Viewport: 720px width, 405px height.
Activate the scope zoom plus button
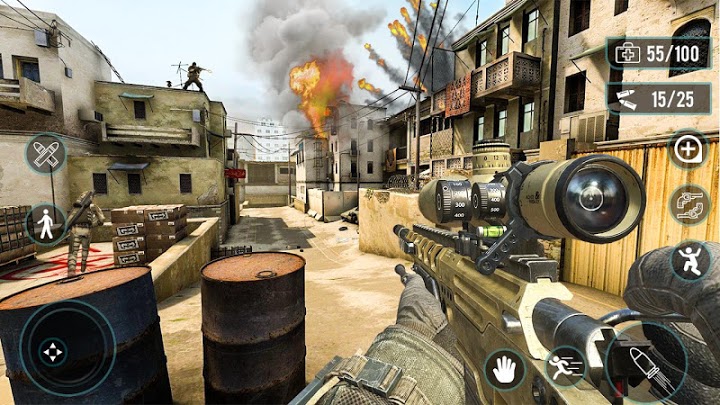pyautogui.click(x=688, y=150)
